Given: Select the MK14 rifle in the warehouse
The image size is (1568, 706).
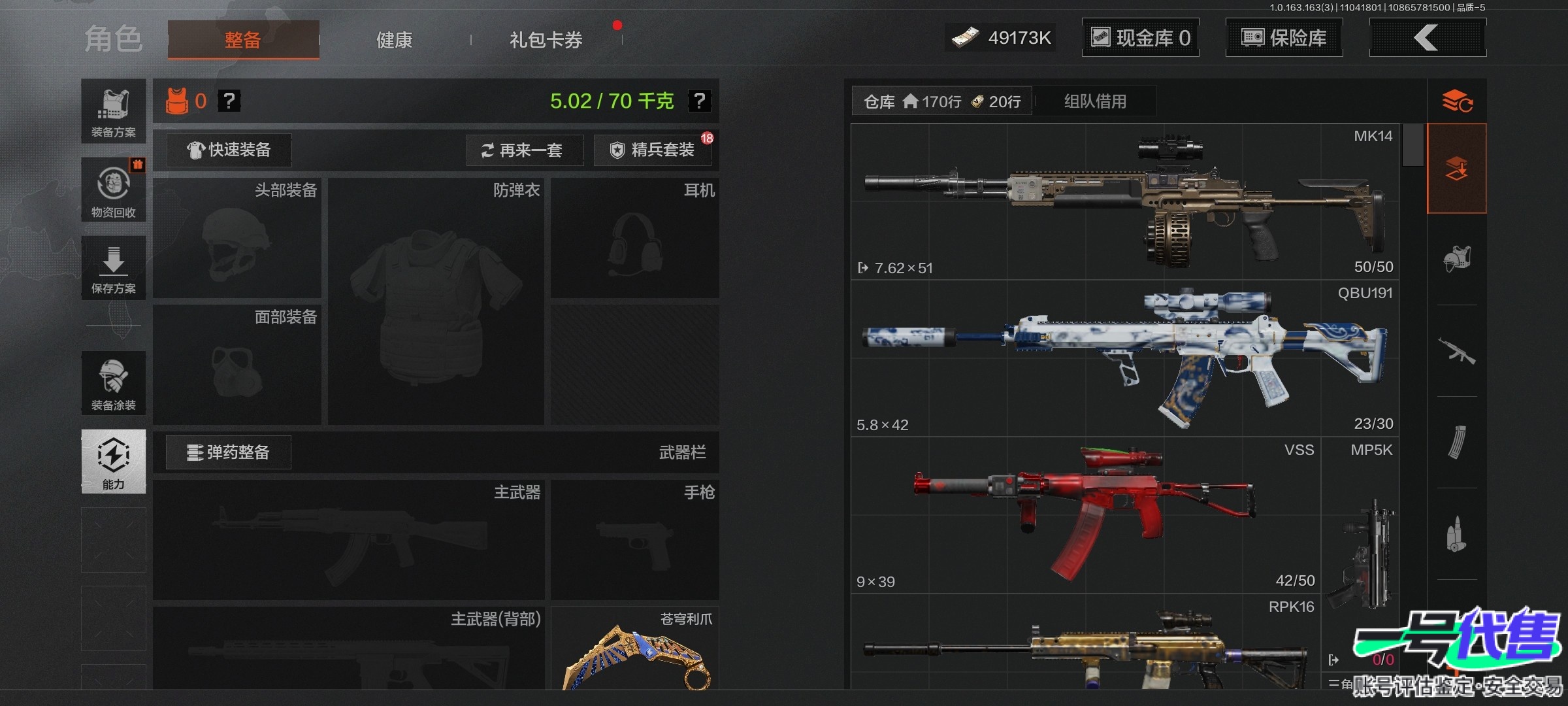Looking at the screenshot, I should pyautogui.click(x=1124, y=201).
